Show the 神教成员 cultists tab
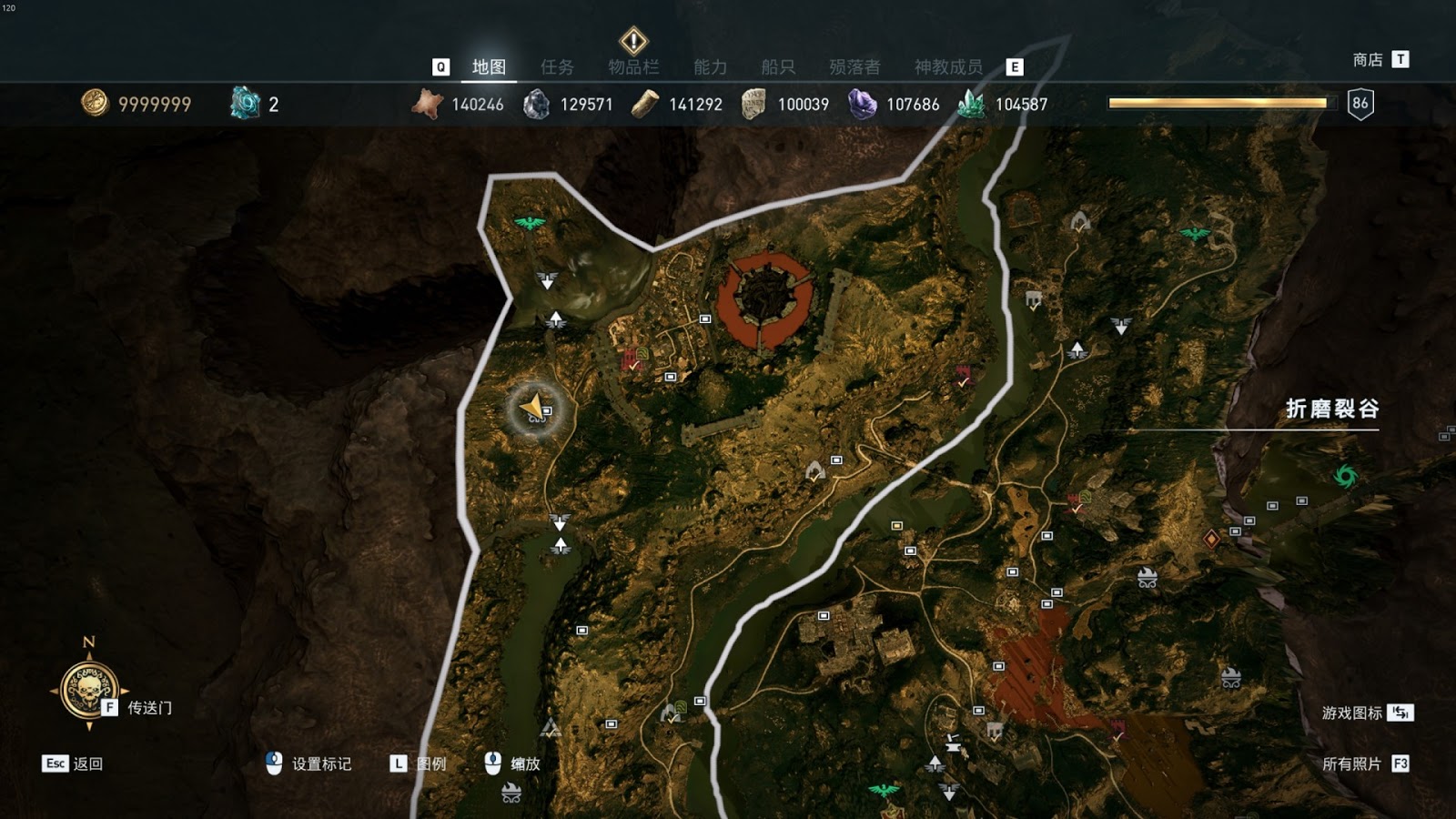 pos(948,66)
